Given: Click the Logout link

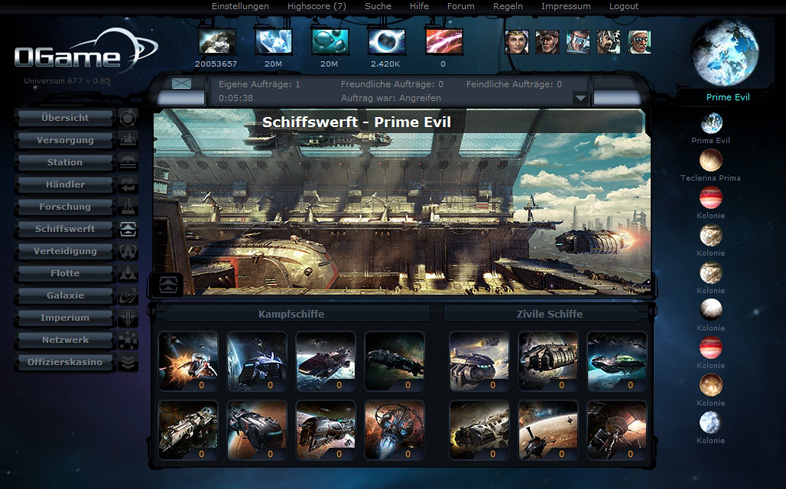Looking at the screenshot, I should point(623,6).
